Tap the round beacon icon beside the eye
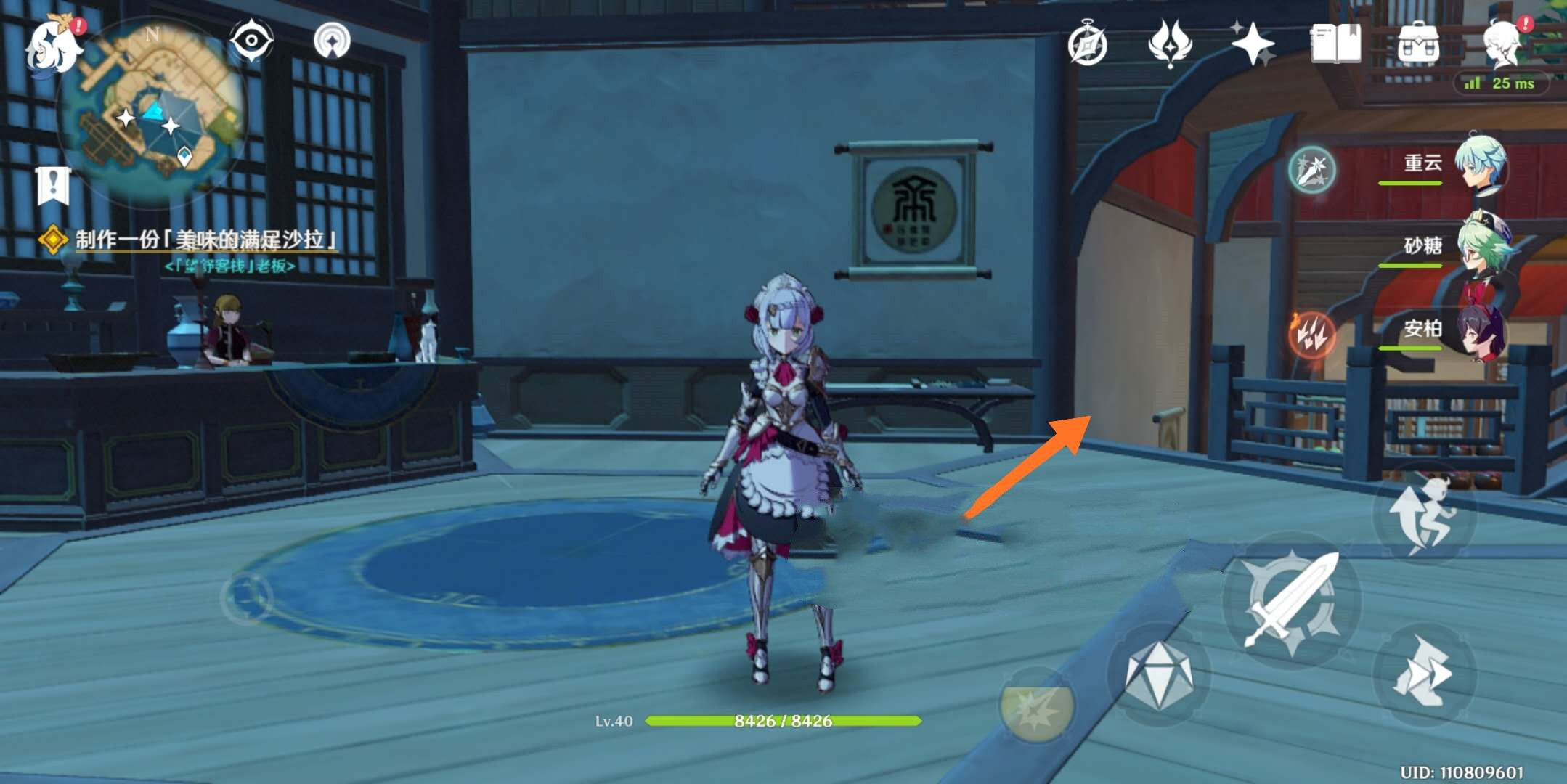1567x784 pixels. click(x=332, y=41)
